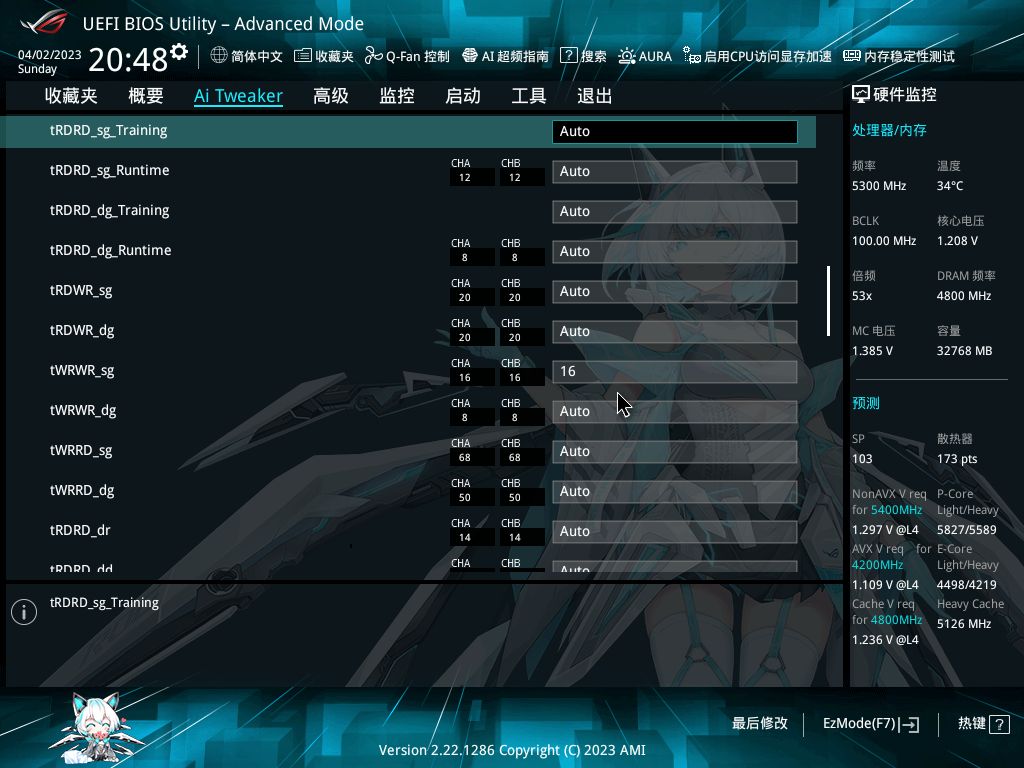
Task: Change language via 简体中文
Action: point(247,56)
